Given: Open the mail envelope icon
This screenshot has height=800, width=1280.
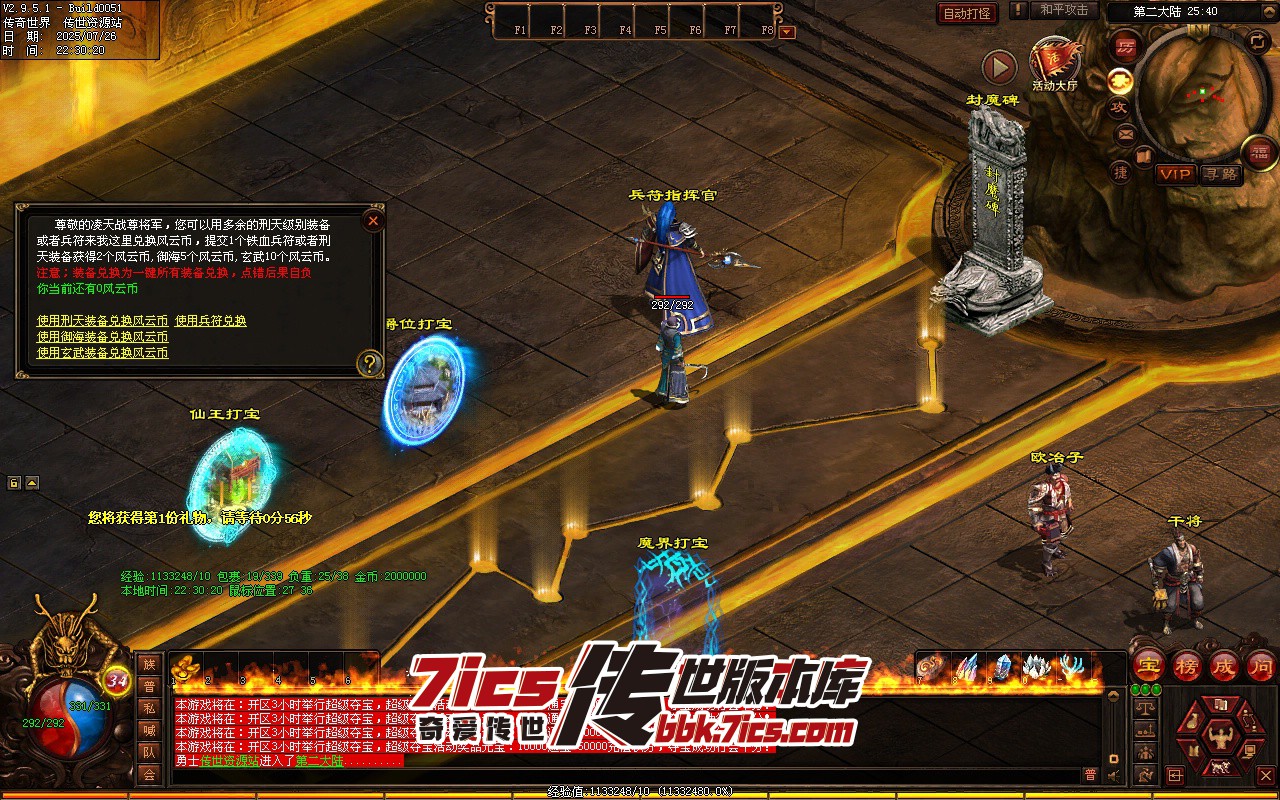Looking at the screenshot, I should [x=1126, y=134].
